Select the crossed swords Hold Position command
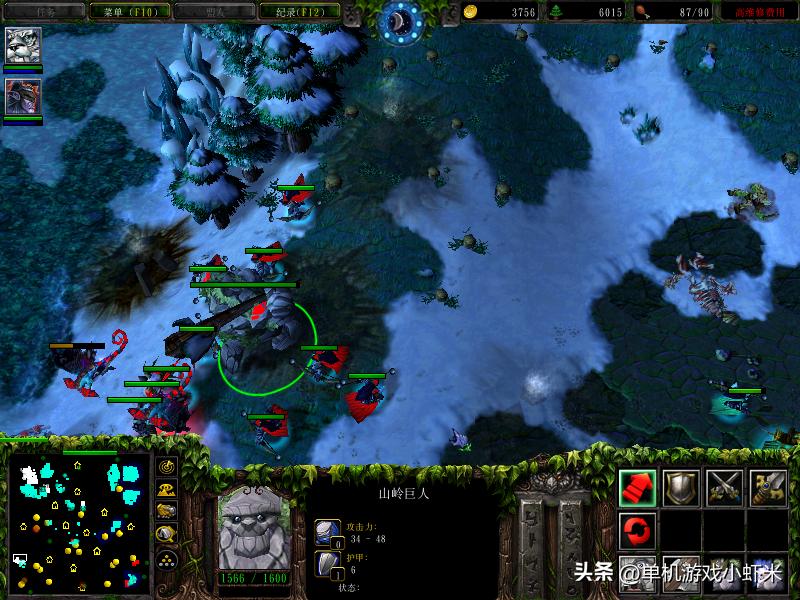Screen dimensions: 800x600 click(725, 487)
